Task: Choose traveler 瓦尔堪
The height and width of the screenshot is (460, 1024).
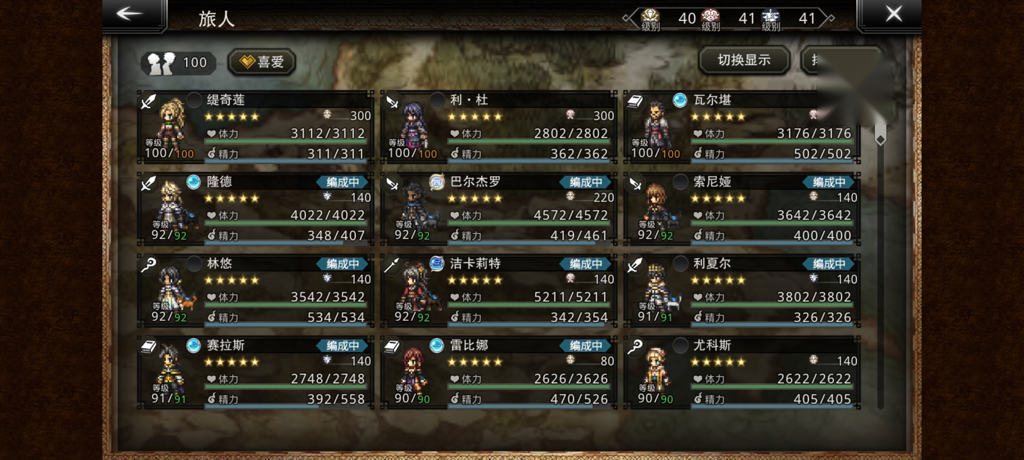Action: click(x=742, y=126)
